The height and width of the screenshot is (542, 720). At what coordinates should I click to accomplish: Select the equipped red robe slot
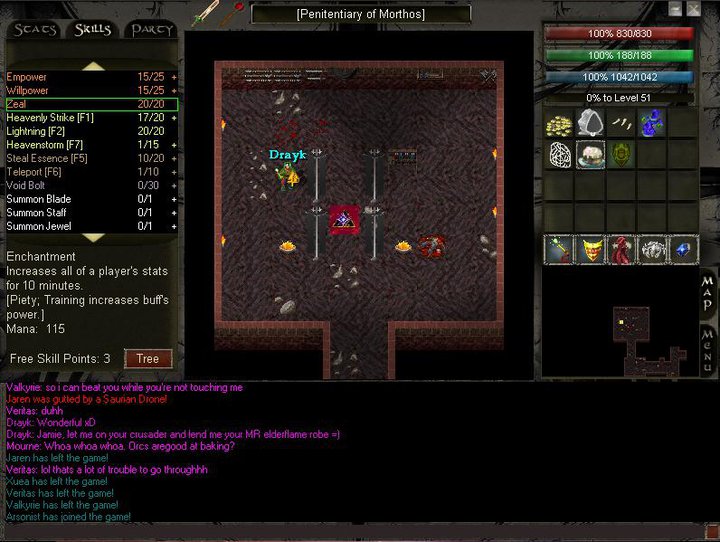pos(622,250)
